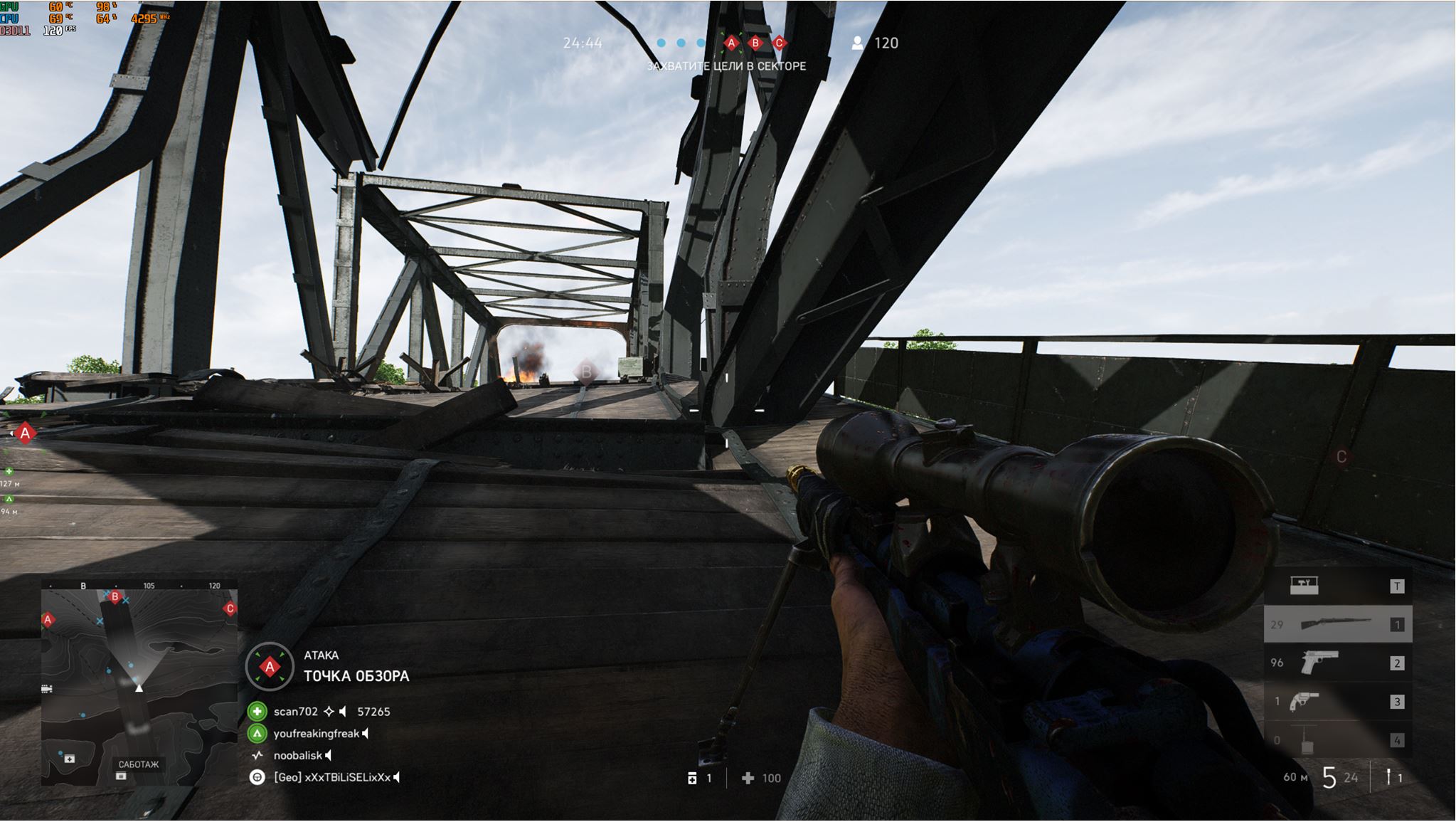The width and height of the screenshot is (1456, 822).
Task: Click the objective C marker on the minimap
Action: [x=230, y=608]
